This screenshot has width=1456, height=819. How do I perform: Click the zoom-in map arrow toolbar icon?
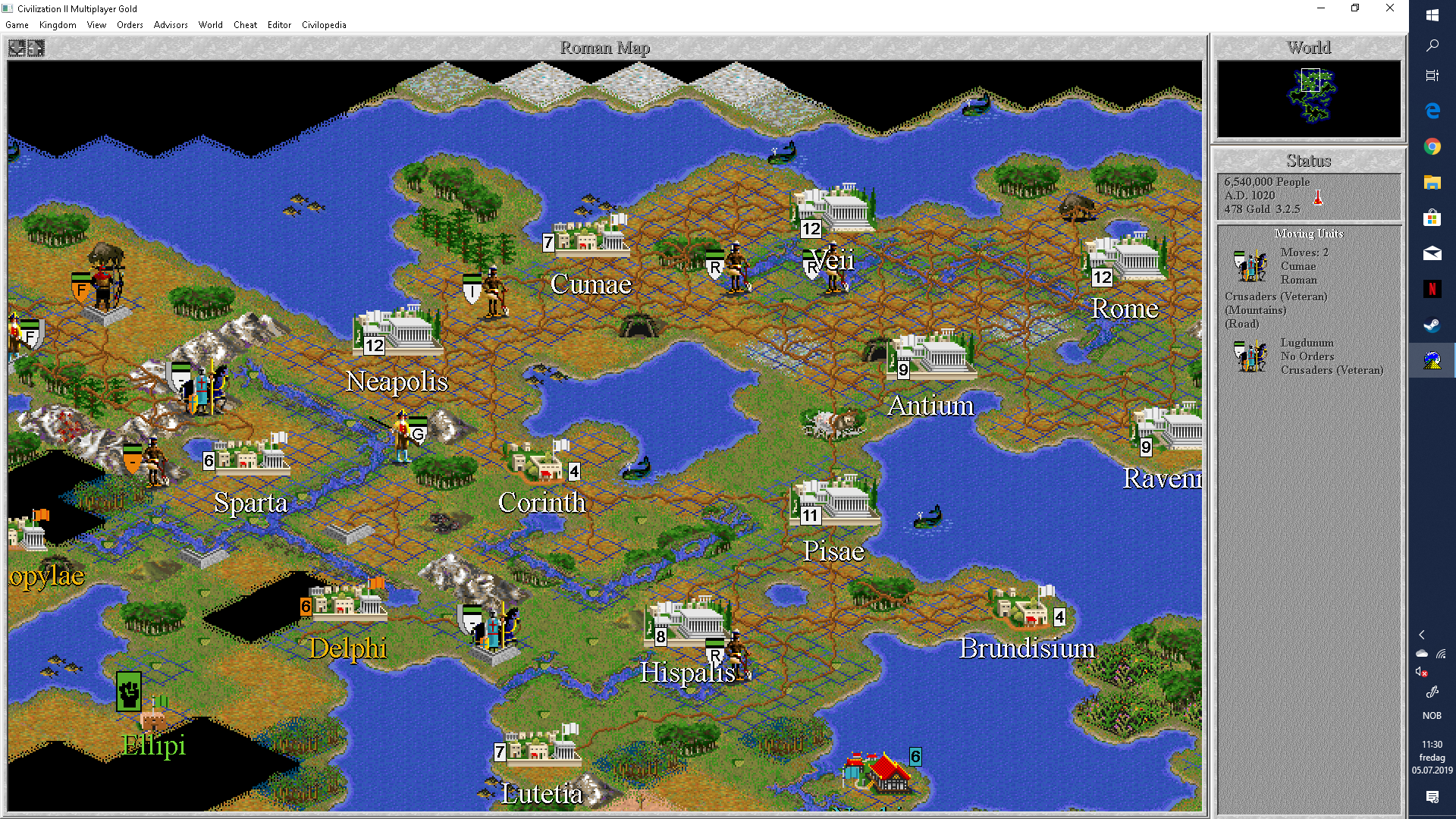click(x=34, y=48)
